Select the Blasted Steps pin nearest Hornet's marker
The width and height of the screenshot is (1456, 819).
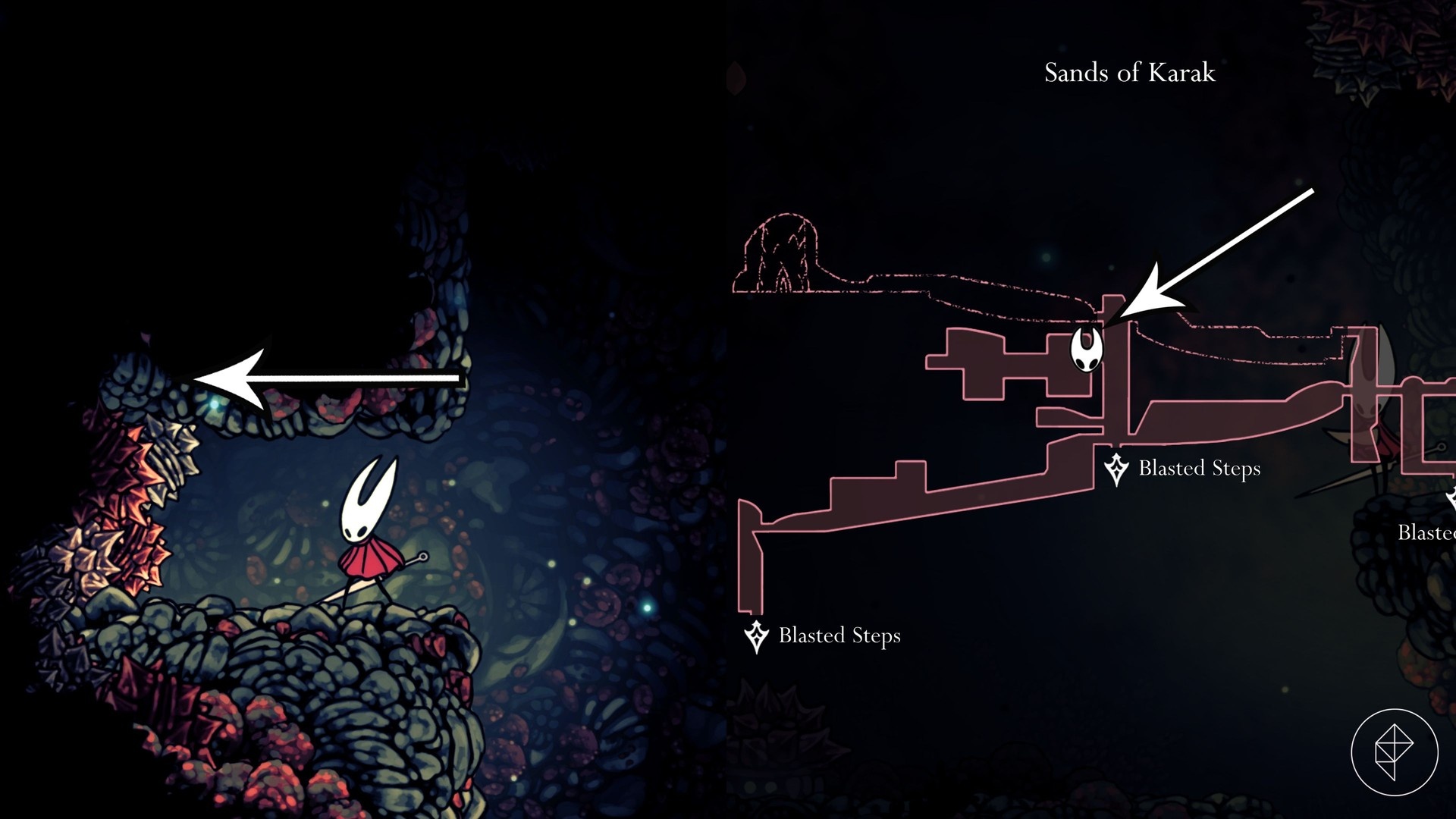coord(1116,469)
